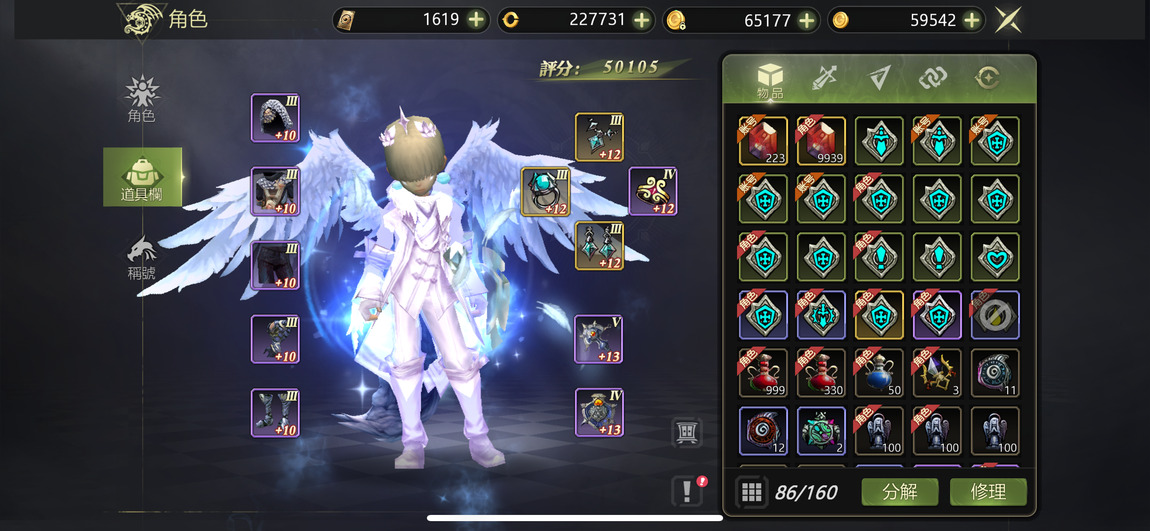Tap the 分解 dismantle button
Viewport: 1150px width, 531px height.
(899, 492)
